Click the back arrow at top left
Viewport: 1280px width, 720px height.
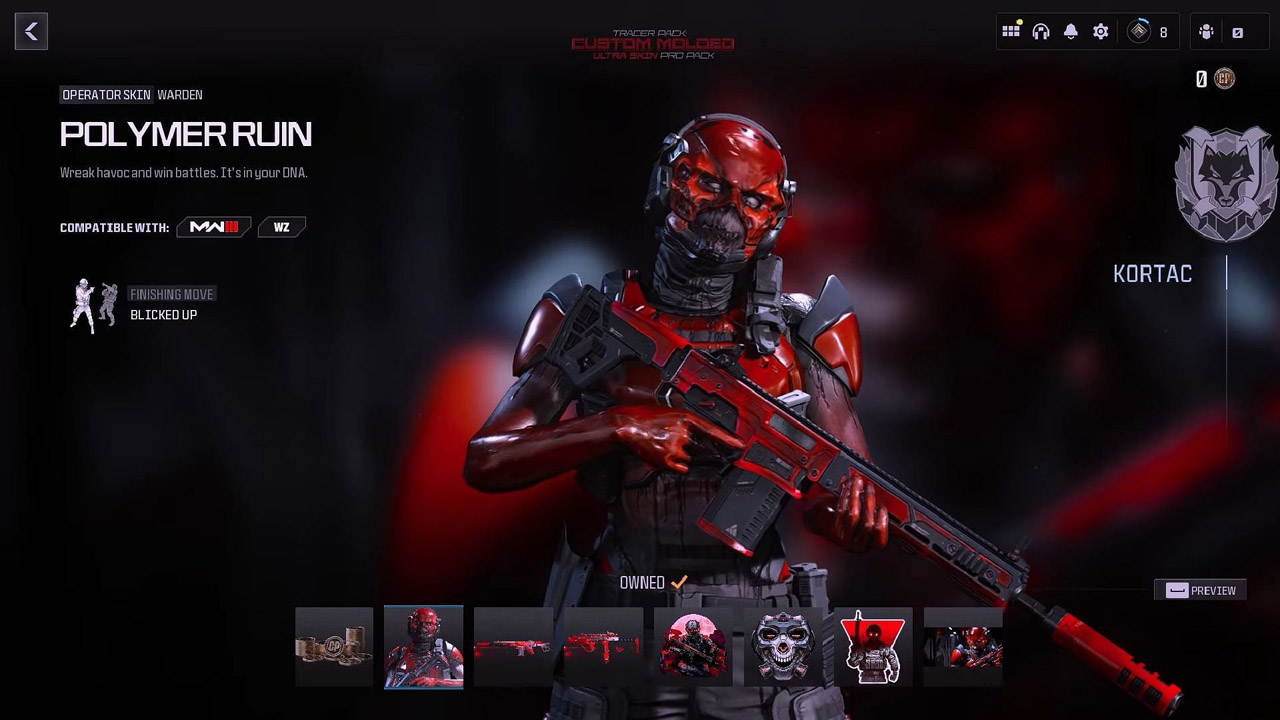[x=31, y=31]
